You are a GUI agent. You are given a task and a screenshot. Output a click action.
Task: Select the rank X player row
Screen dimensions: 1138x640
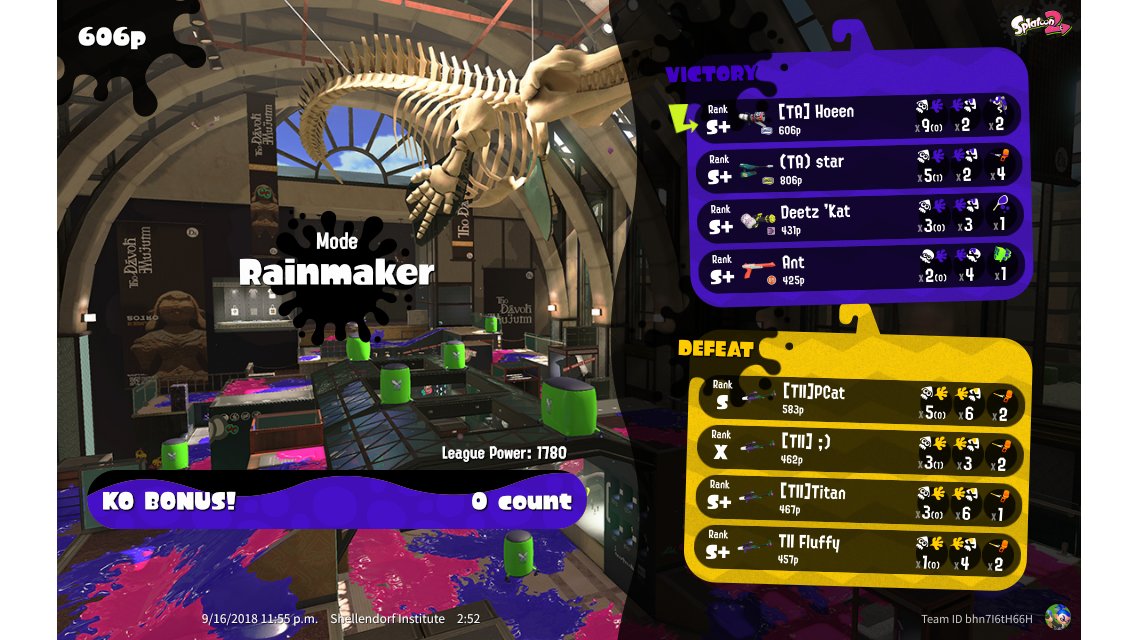pos(860,450)
